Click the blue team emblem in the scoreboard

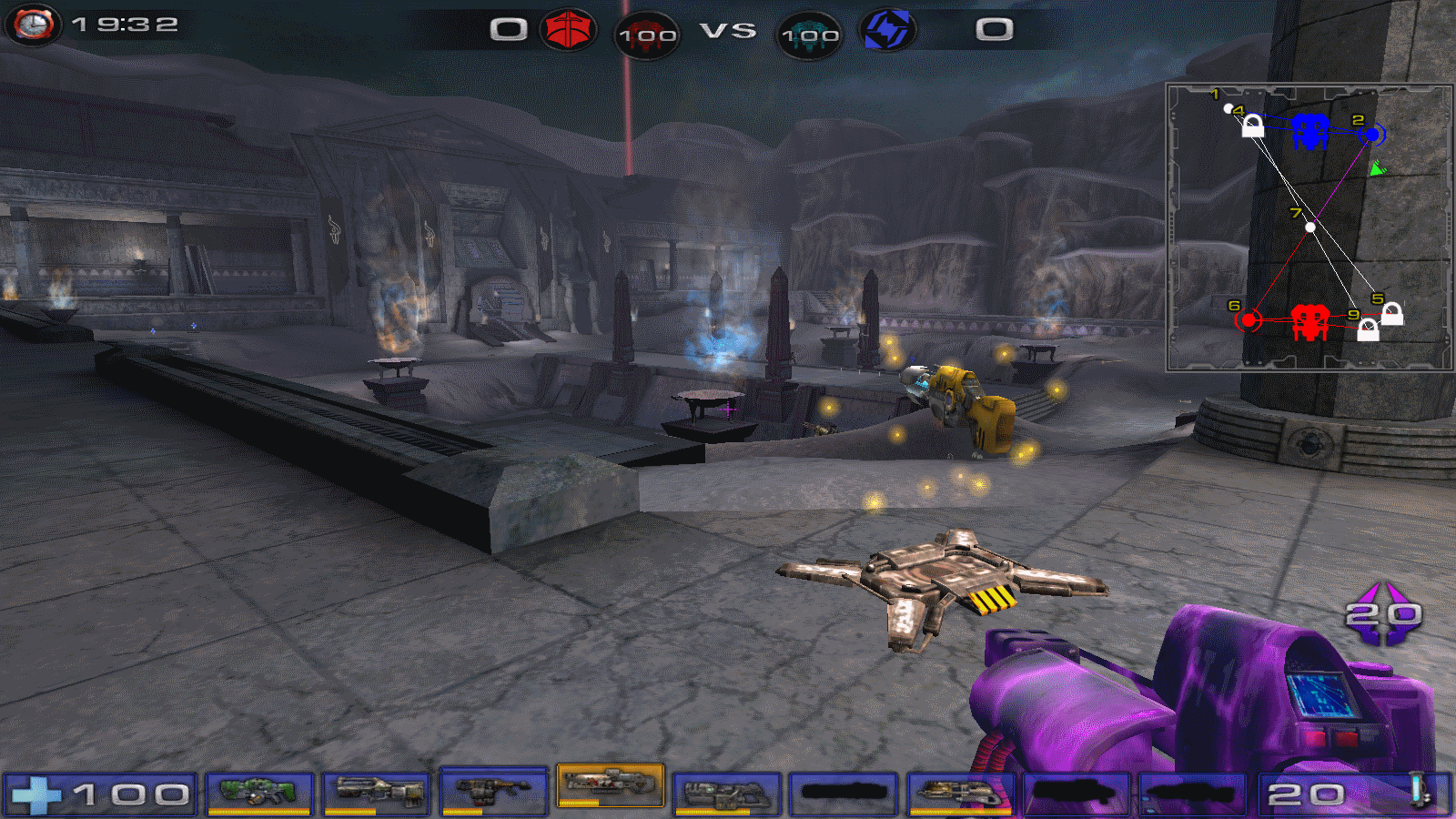(887, 30)
